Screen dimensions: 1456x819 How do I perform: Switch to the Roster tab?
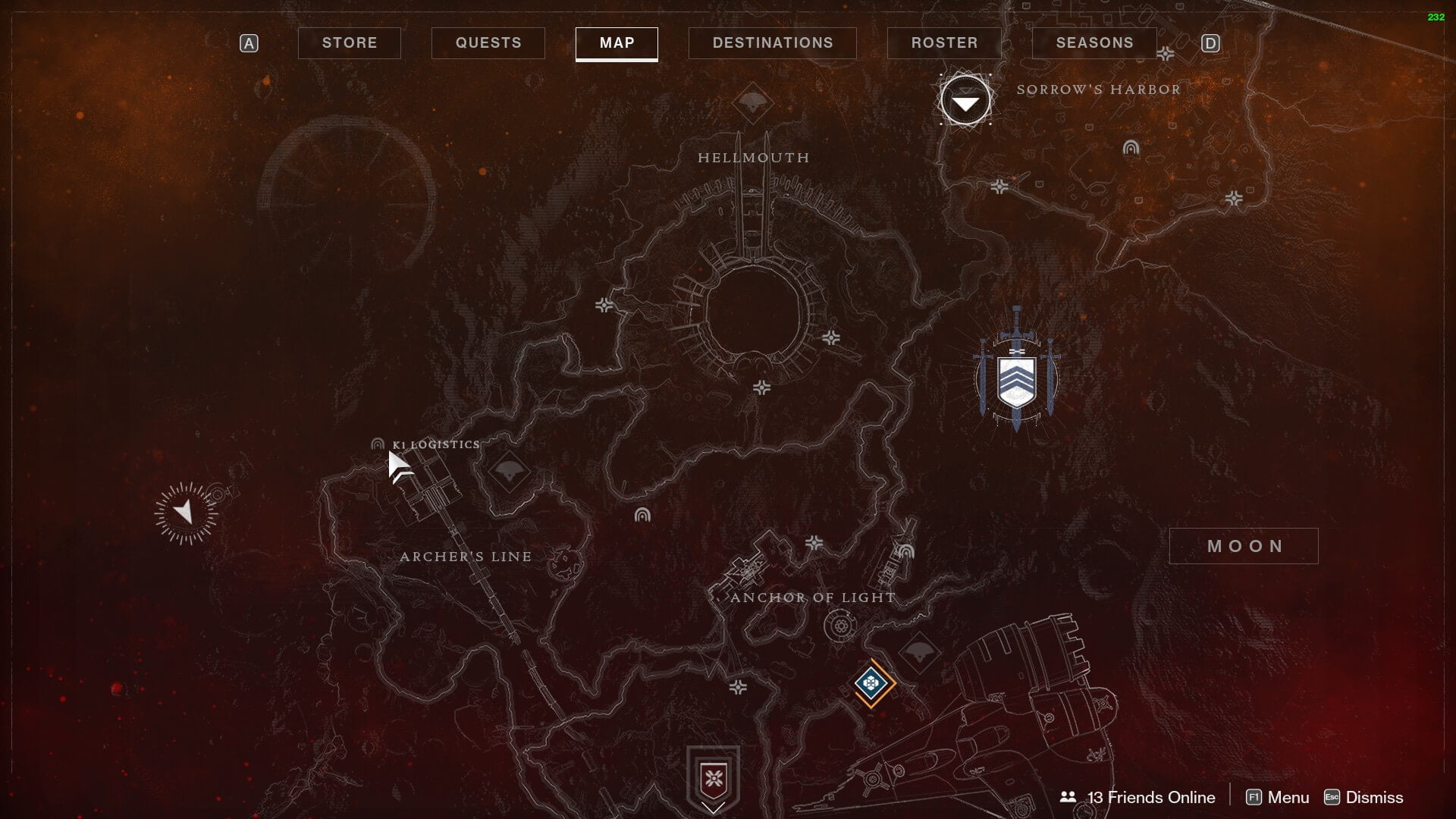click(944, 43)
